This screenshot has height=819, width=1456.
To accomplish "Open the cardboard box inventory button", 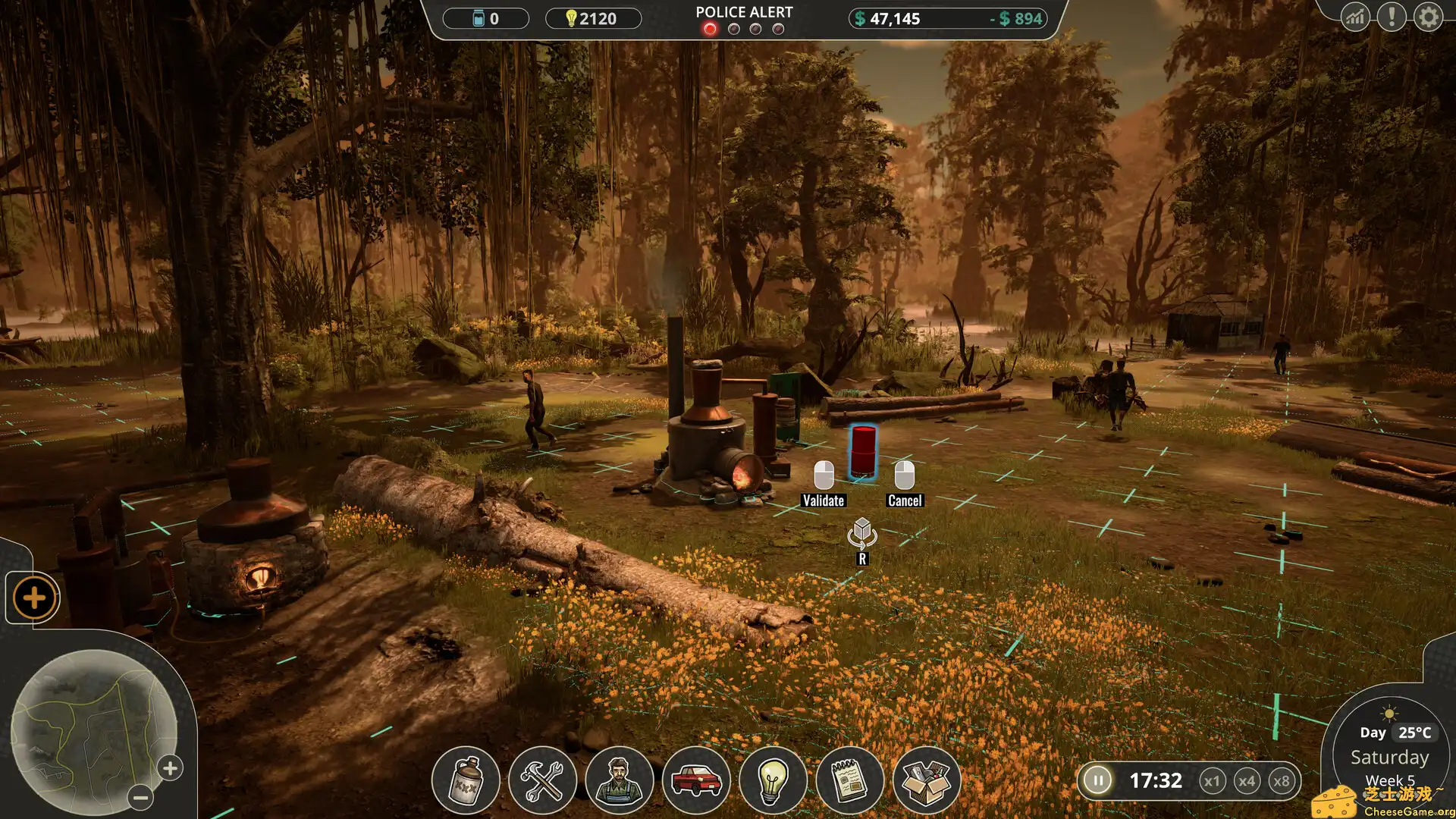I will [927, 780].
